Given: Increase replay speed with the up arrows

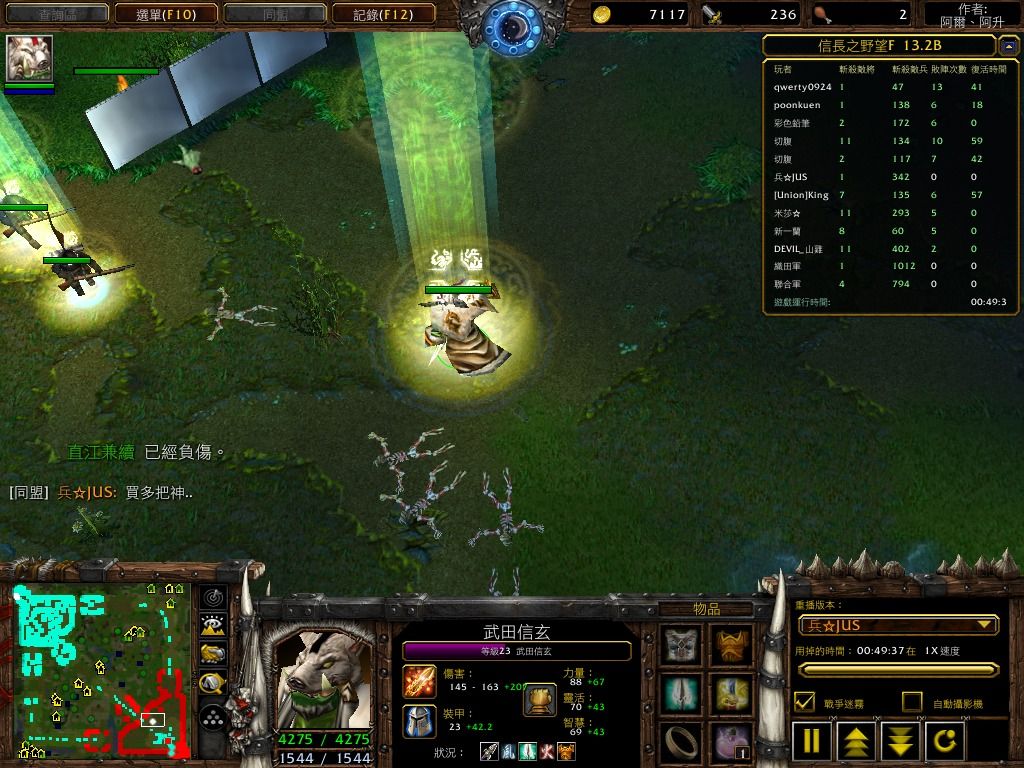Looking at the screenshot, I should tap(857, 742).
